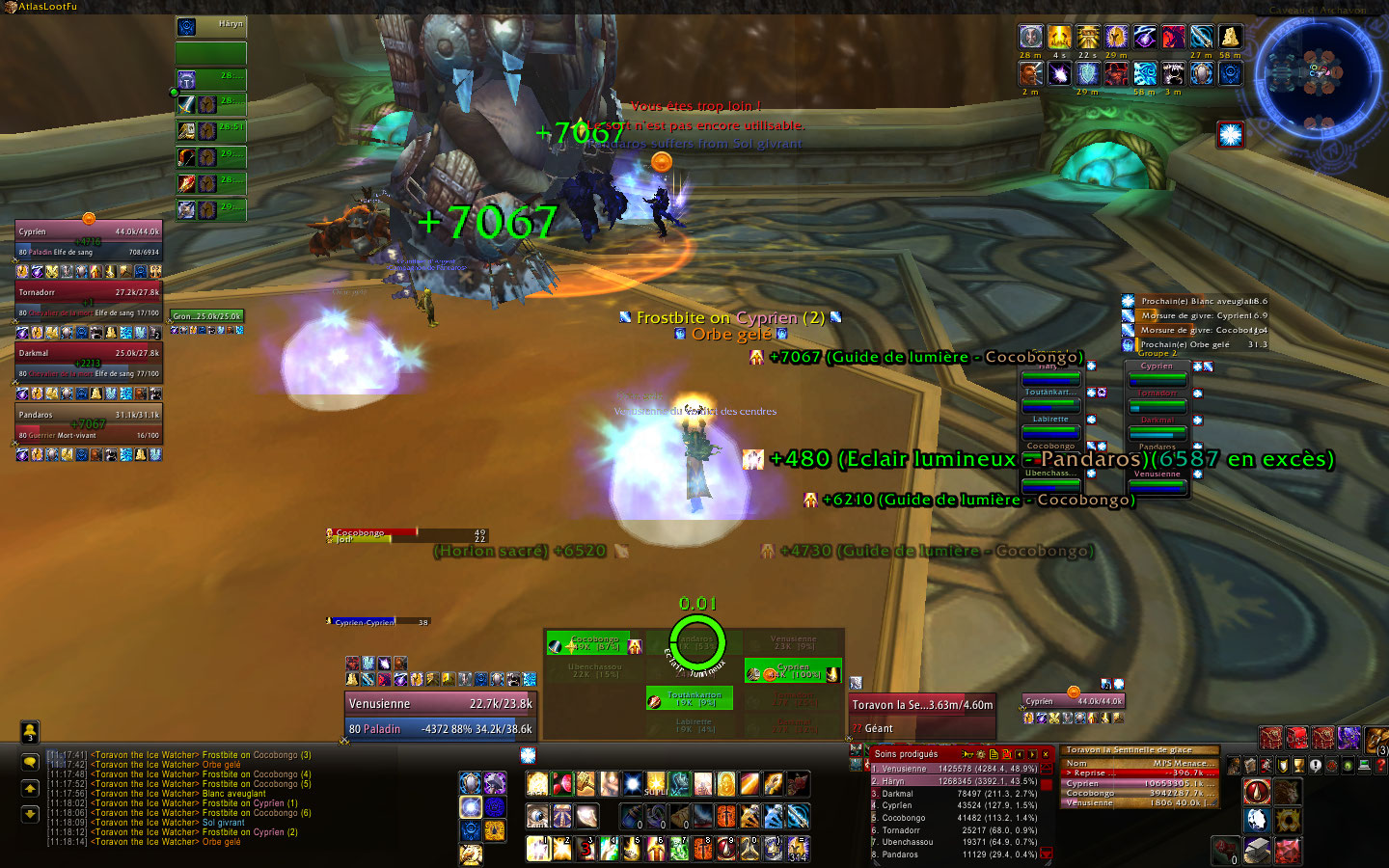Click the left arrow in the Soins prodigués header
This screenshot has width=1389, height=868.
pos(1020,755)
